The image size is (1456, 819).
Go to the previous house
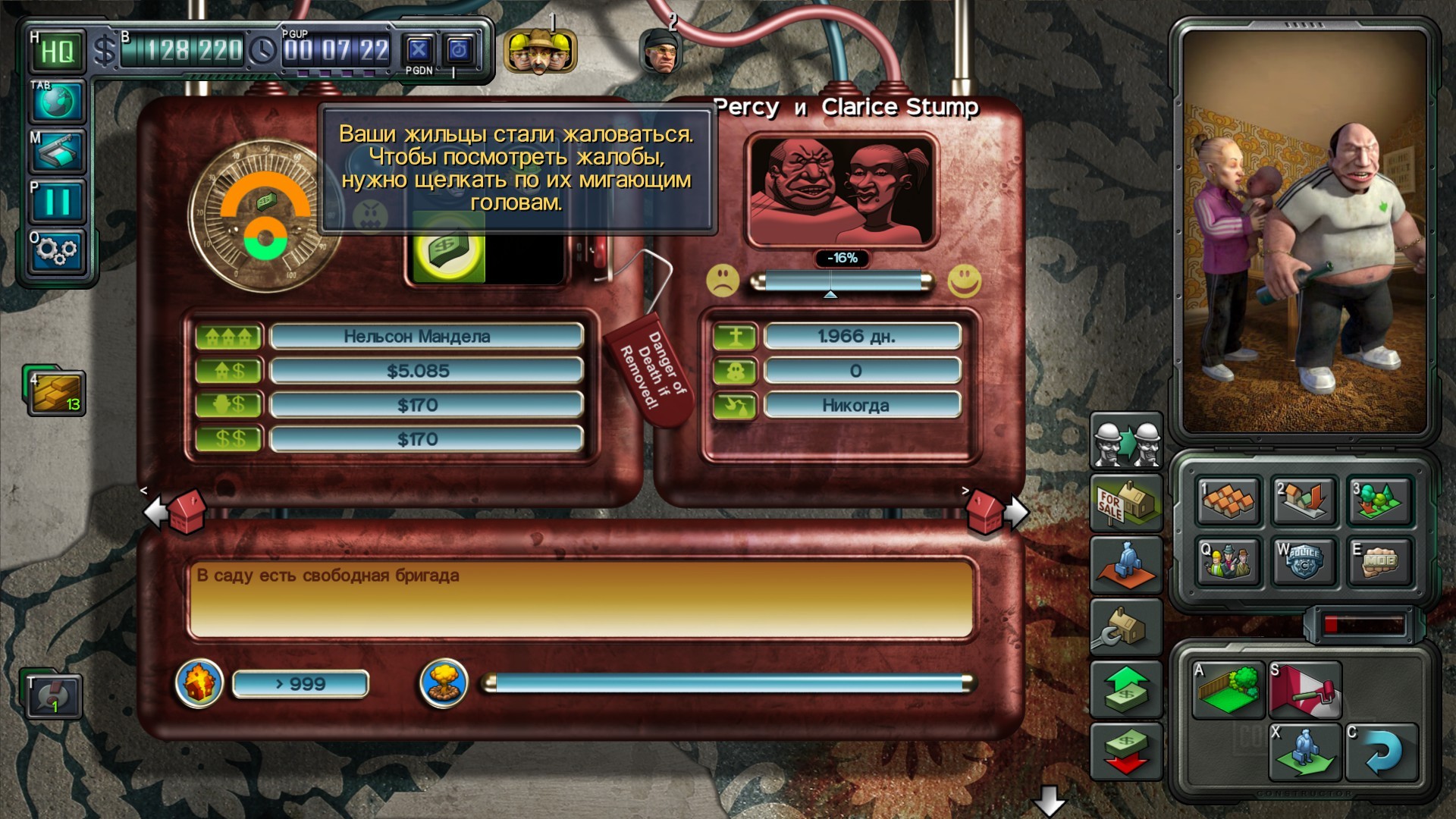[176, 512]
